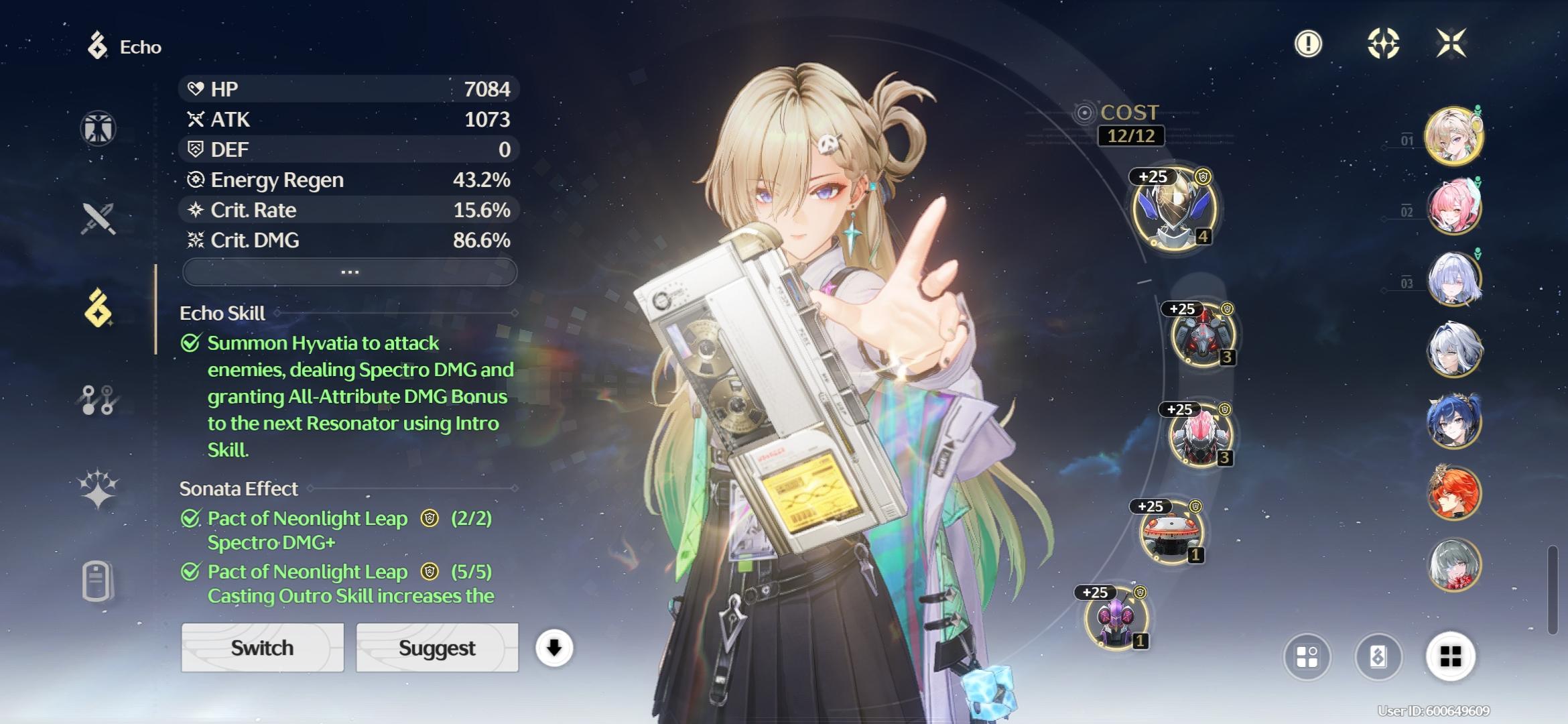Switch to the resonator overview body-figure tab
This screenshot has width=1568, height=724.
[98, 128]
